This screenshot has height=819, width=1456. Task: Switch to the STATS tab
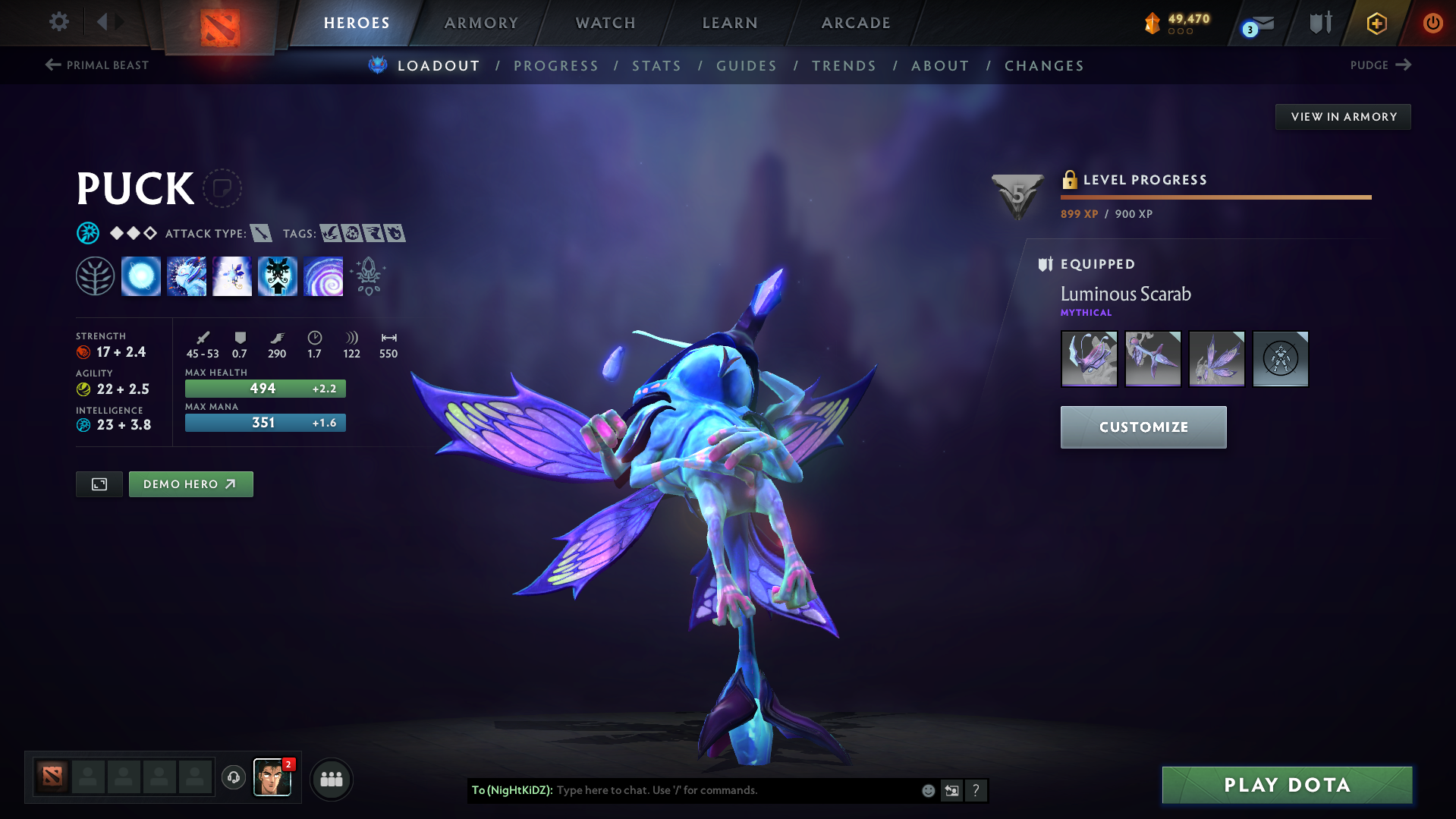(656, 66)
